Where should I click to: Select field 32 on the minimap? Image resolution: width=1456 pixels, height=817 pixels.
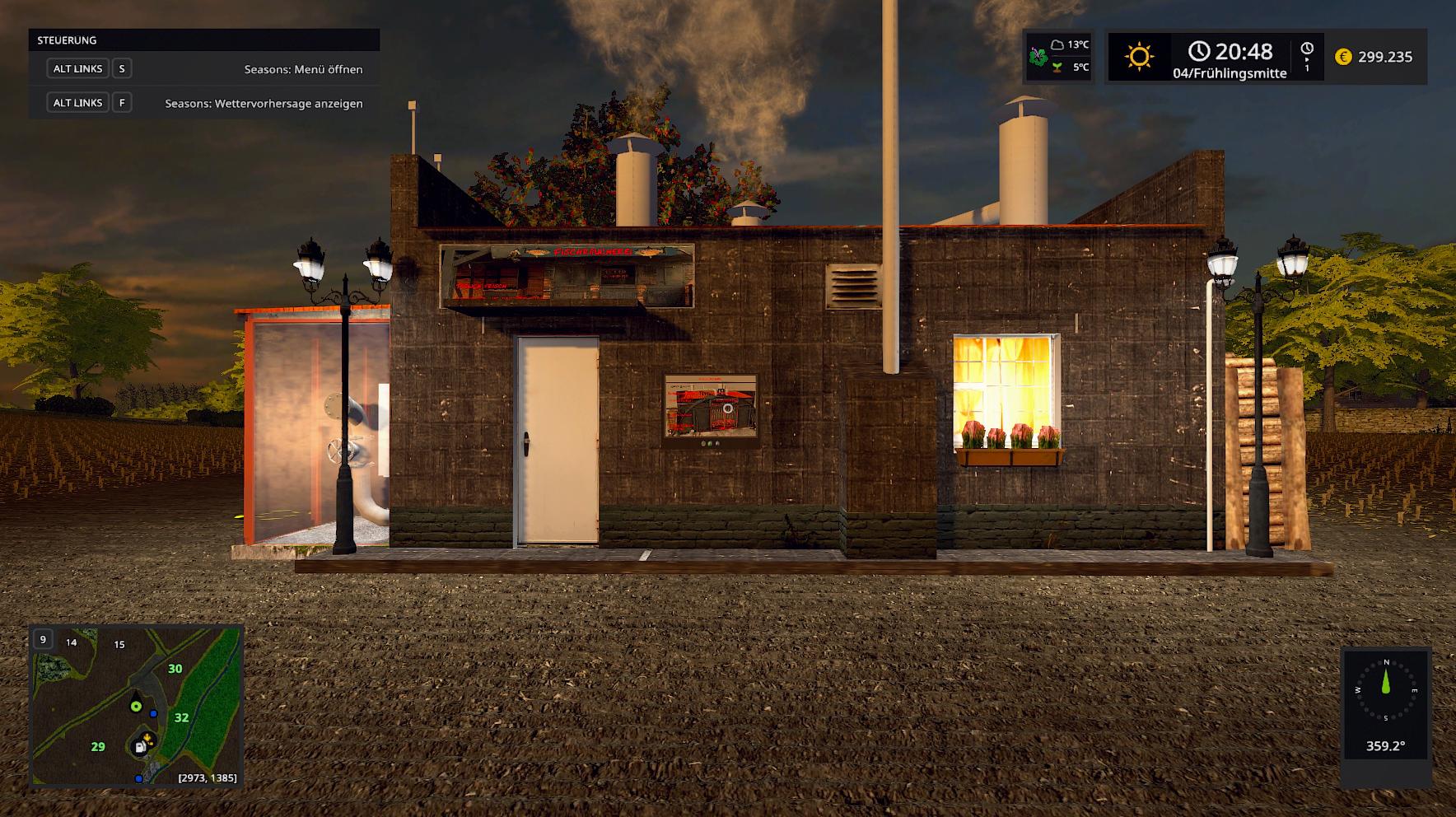point(182,717)
